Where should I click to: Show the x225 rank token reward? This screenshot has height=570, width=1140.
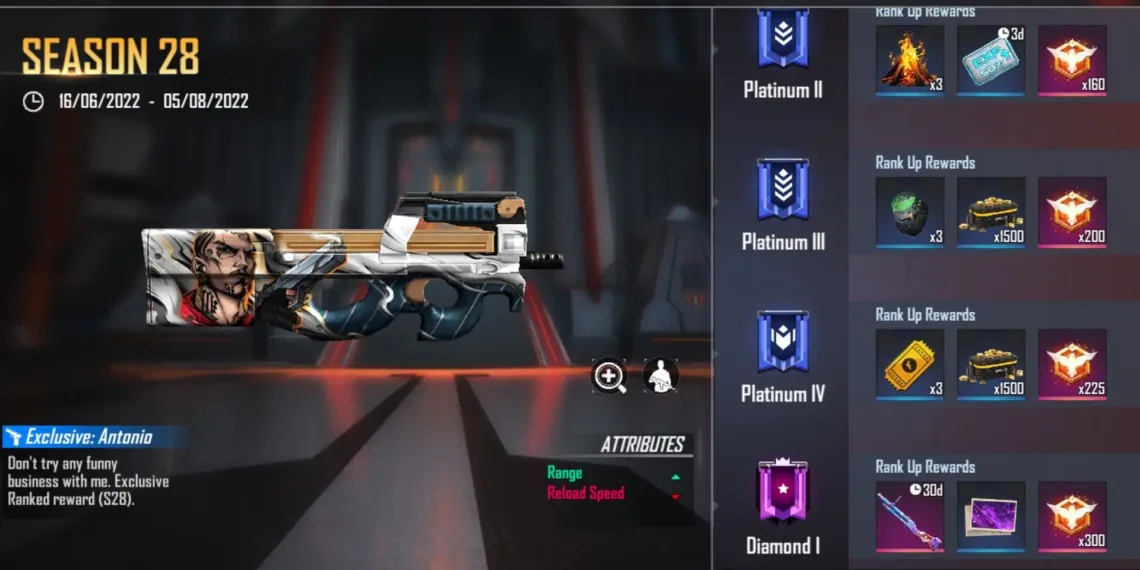pos(1072,364)
